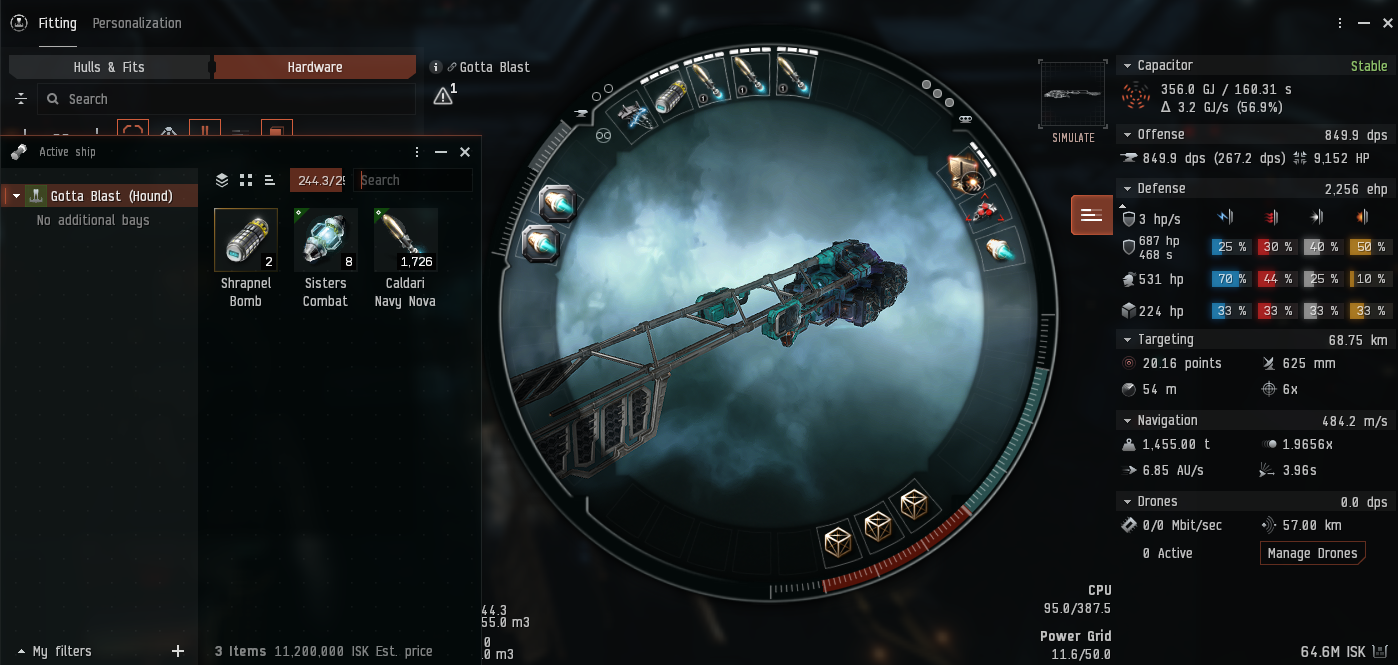Open the Hulls & Fits tab
The width and height of the screenshot is (1398, 665).
pyautogui.click(x=109, y=67)
